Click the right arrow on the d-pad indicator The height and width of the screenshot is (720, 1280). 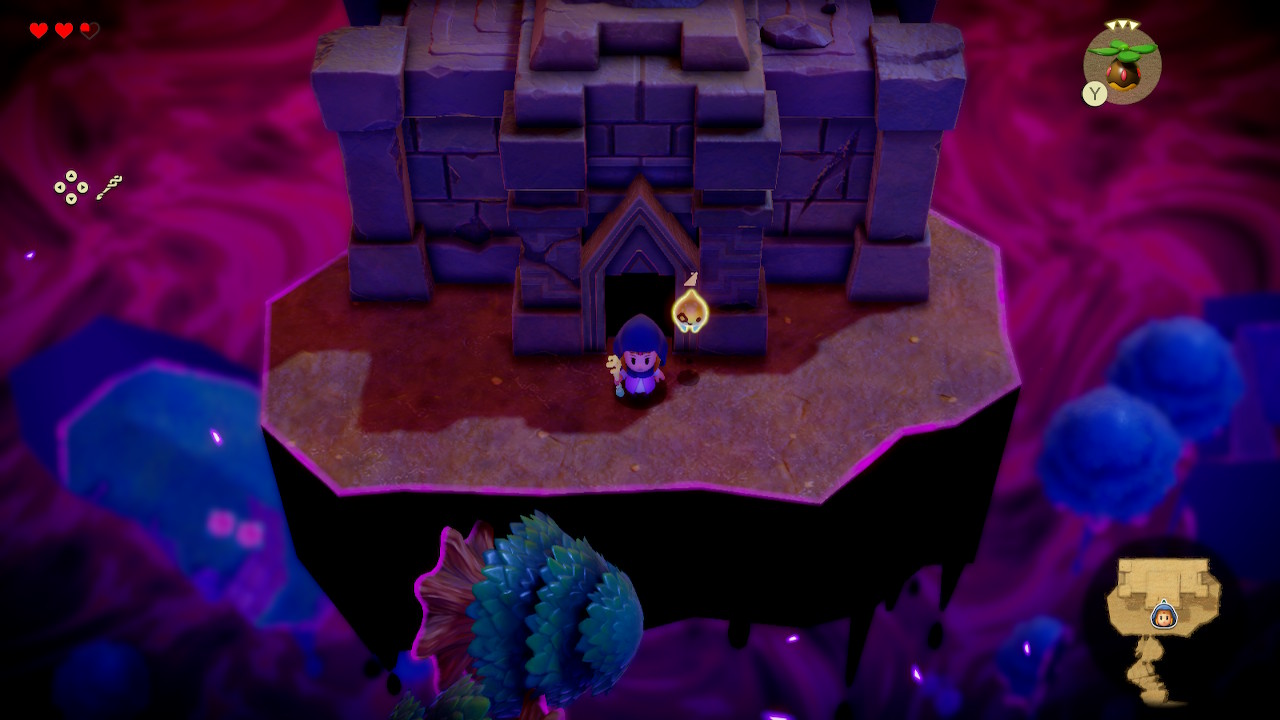[x=82, y=187]
